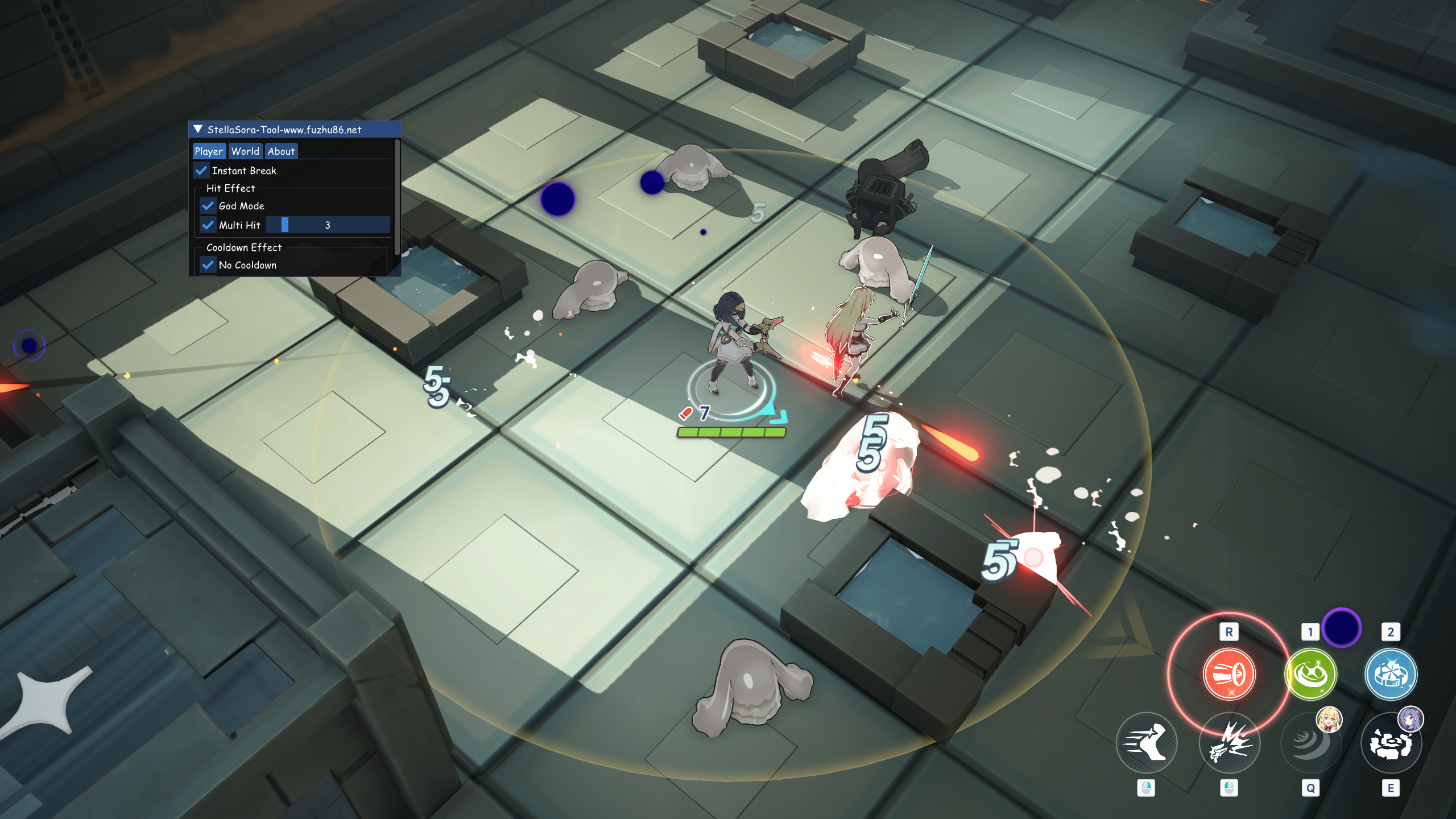Activate the red ultimate skill icon
Image resolution: width=1456 pixels, height=819 pixels.
click(x=1229, y=675)
